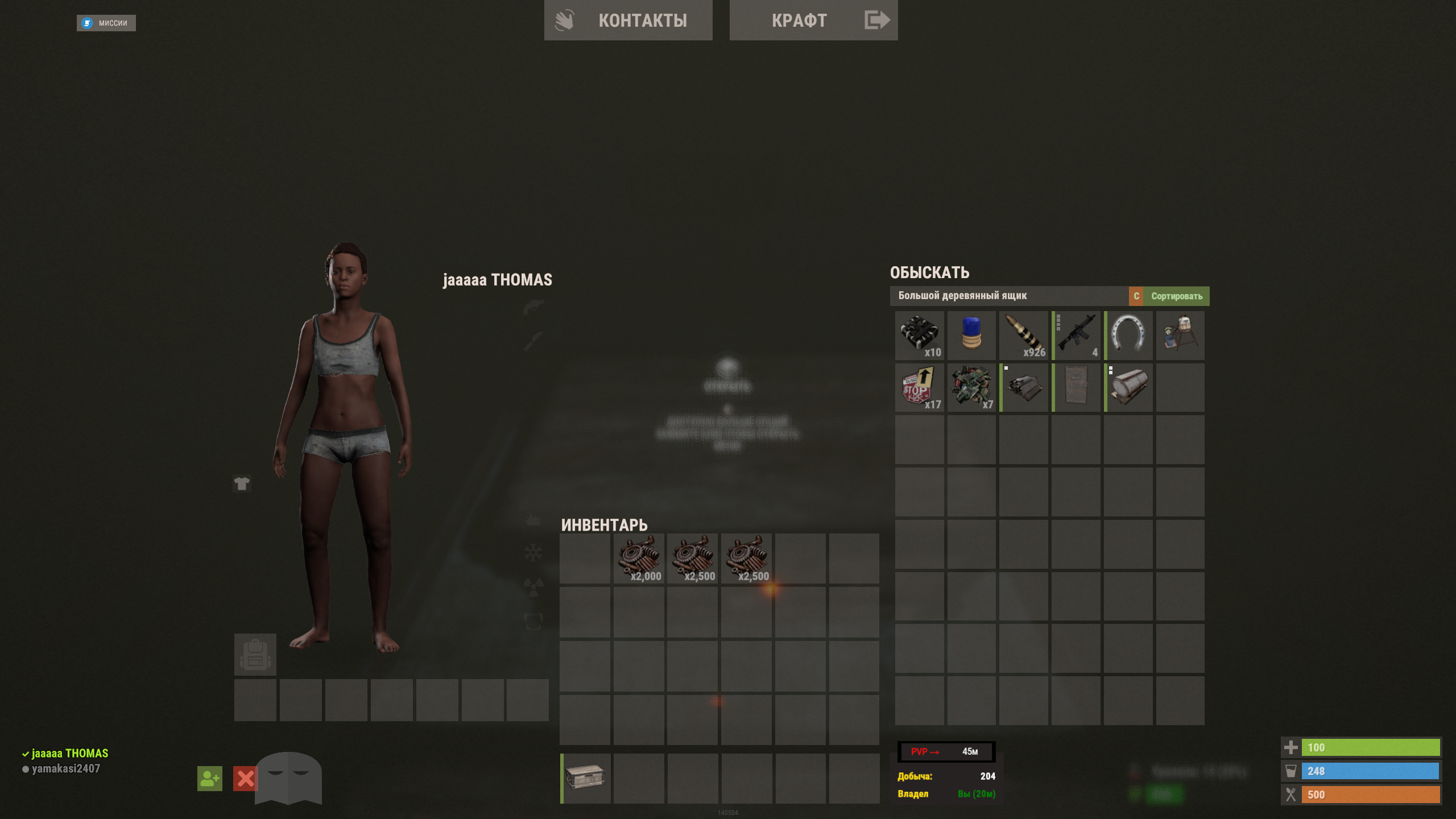Click the red X rejection icon
The width and height of the screenshot is (1456, 819).
[245, 778]
